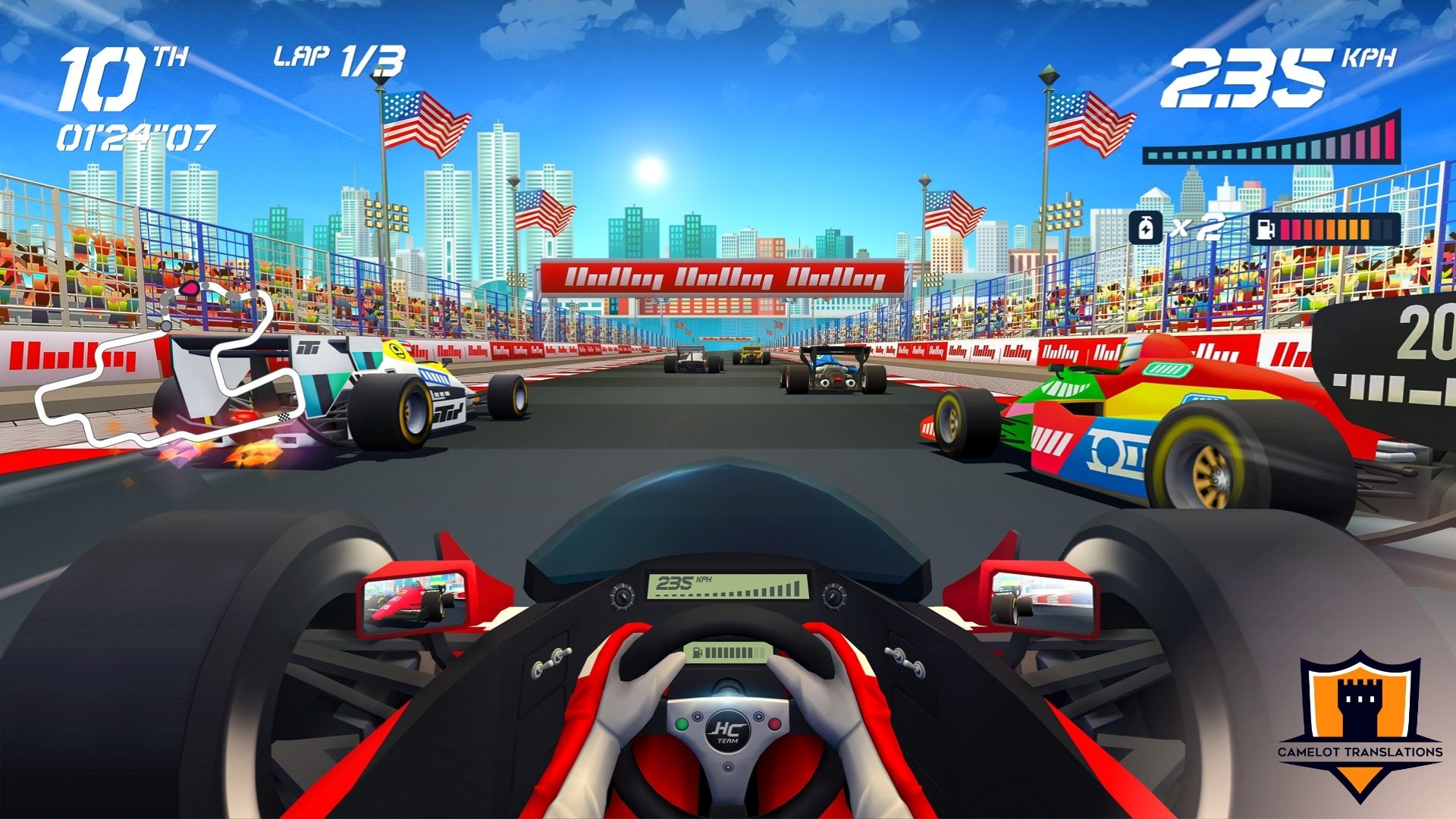The height and width of the screenshot is (819, 1456).
Task: Open the Camelot Translations watermark logo
Action: (x=1360, y=724)
